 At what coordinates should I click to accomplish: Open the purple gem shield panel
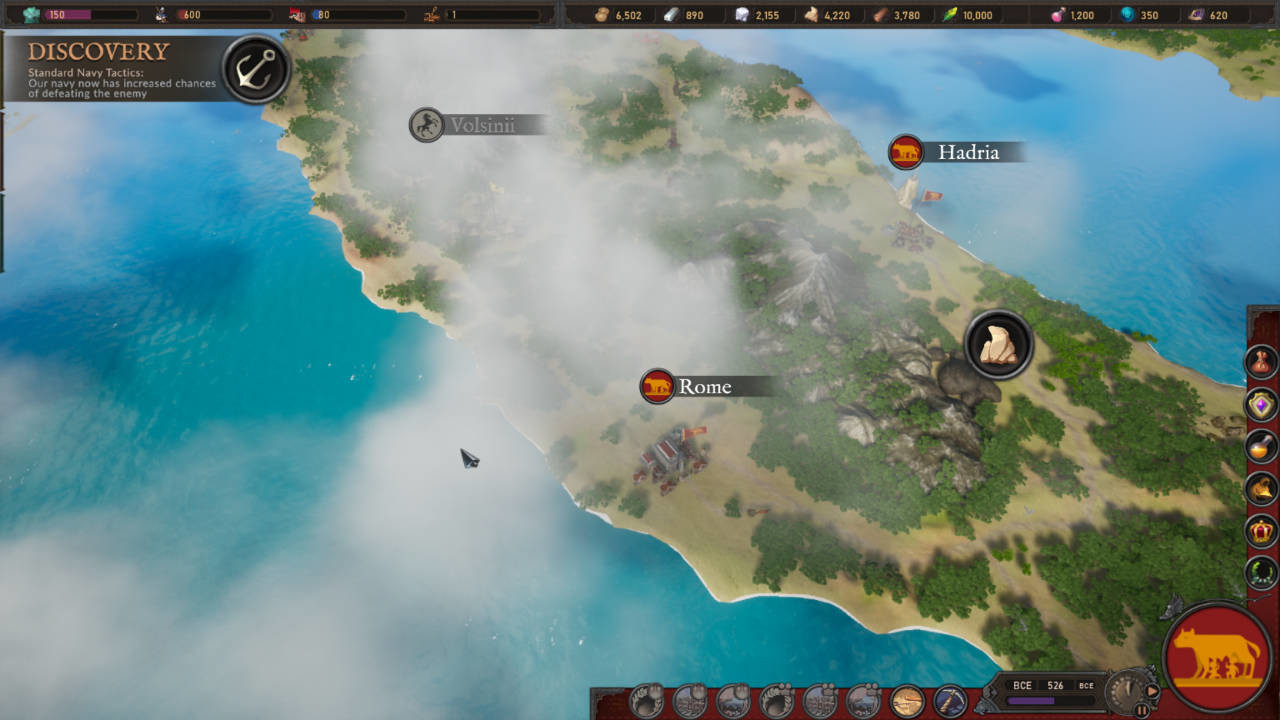pyautogui.click(x=1262, y=404)
